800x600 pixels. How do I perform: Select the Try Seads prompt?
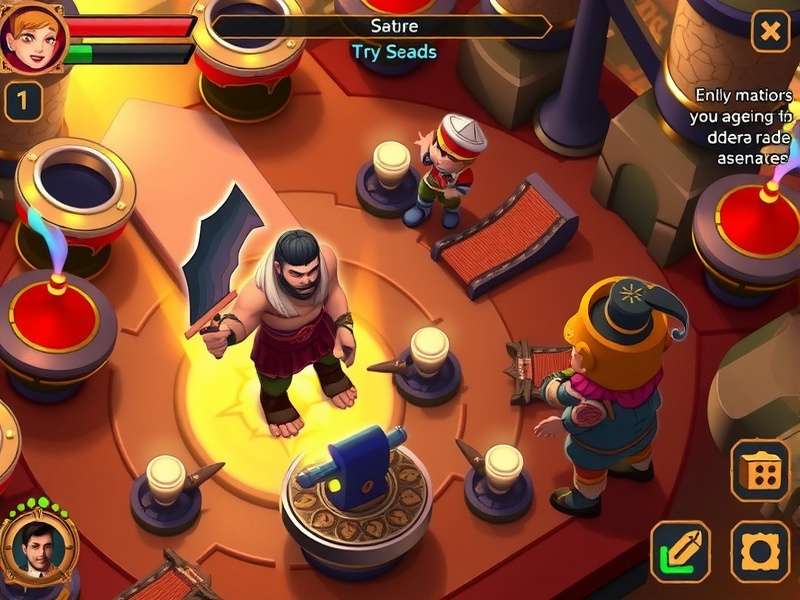[x=394, y=51]
